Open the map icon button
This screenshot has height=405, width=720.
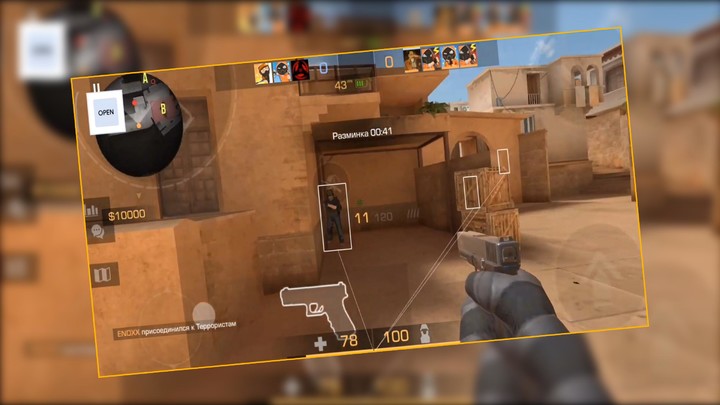(x=101, y=275)
